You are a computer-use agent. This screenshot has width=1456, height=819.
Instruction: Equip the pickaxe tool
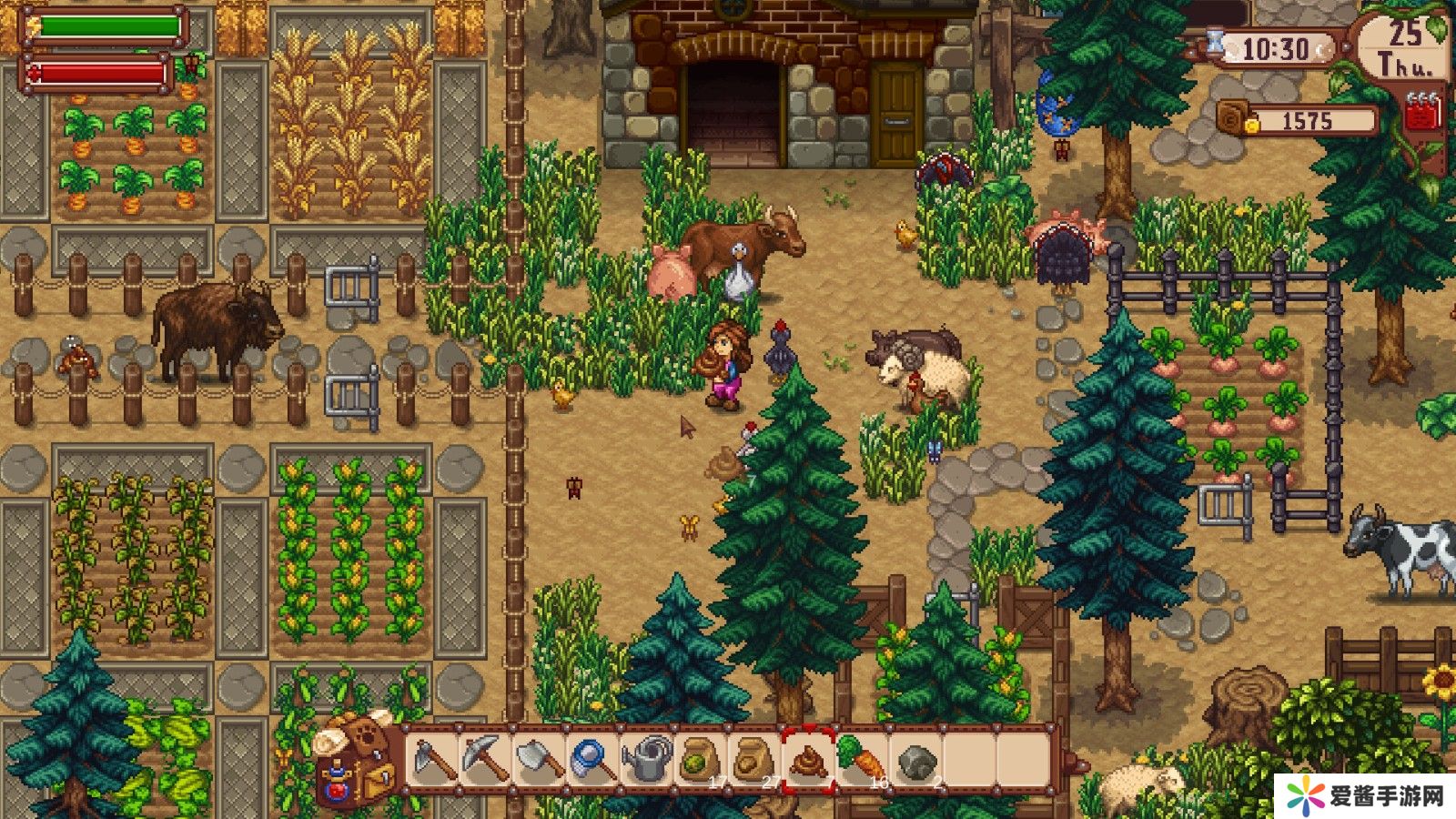pos(486,760)
